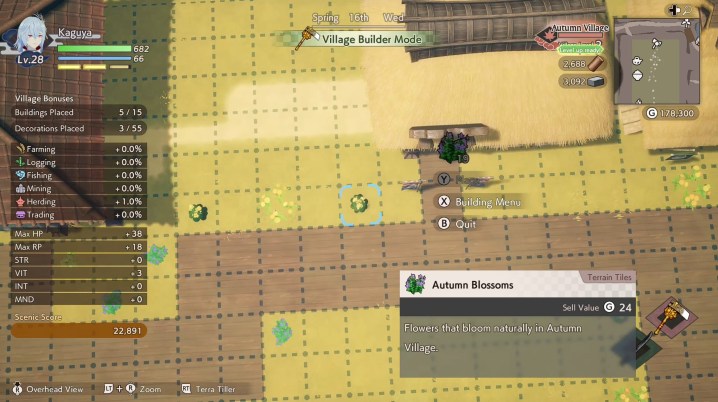Image resolution: width=718 pixels, height=402 pixels.
Task: Switch to Overhead View
Action: click(x=49, y=388)
